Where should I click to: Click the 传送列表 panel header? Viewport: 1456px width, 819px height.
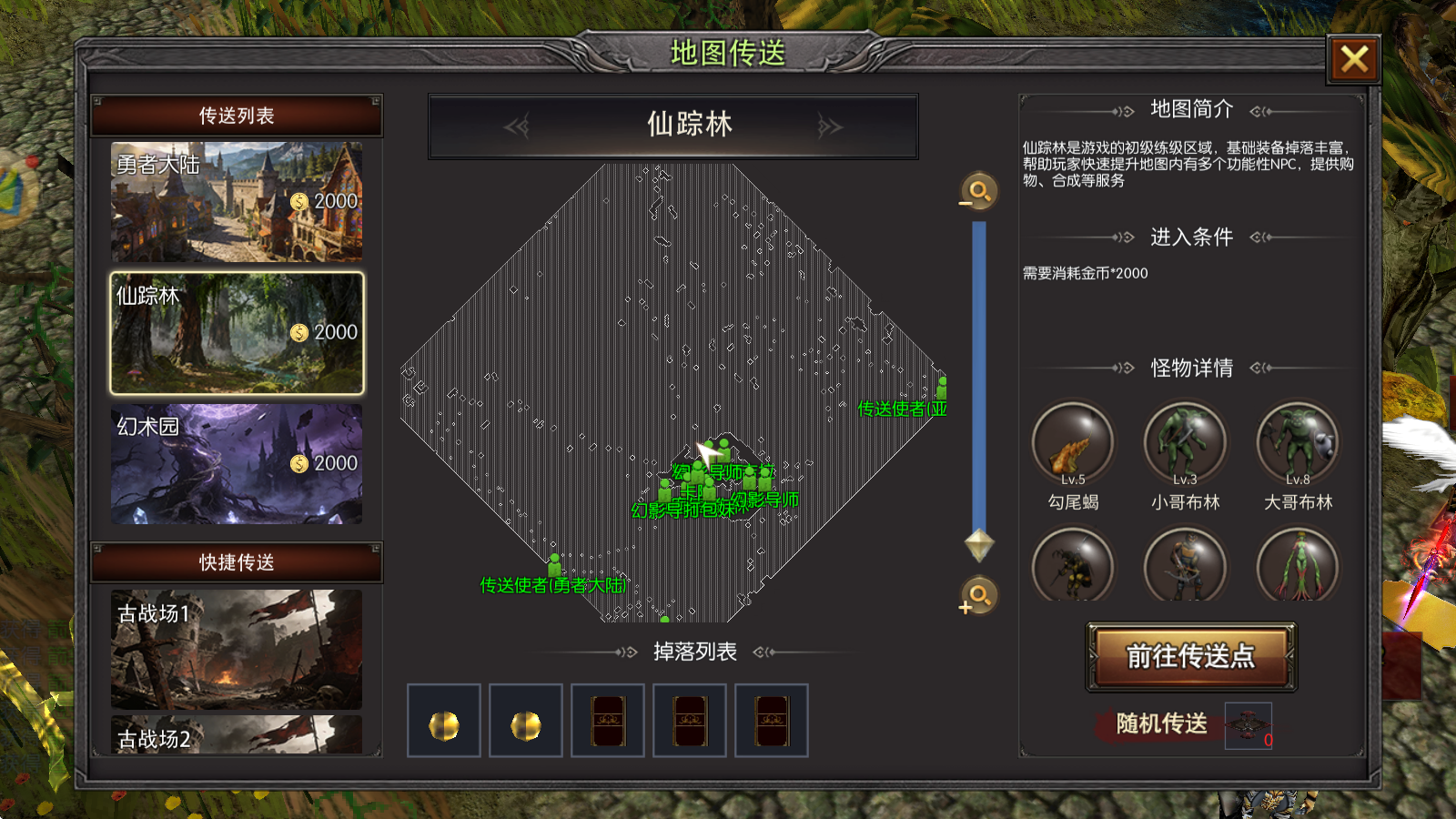(238, 115)
